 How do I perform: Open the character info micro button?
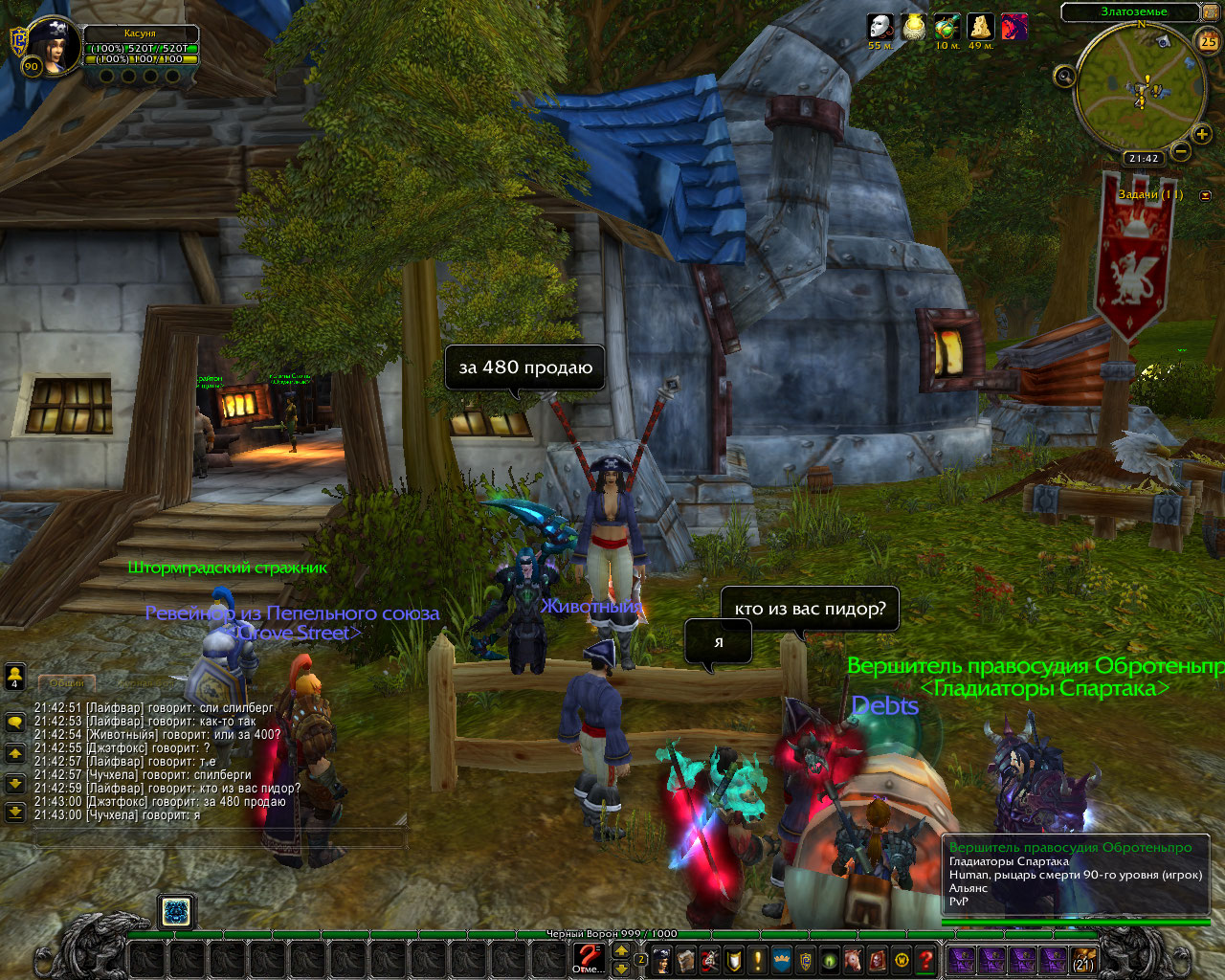[x=661, y=959]
